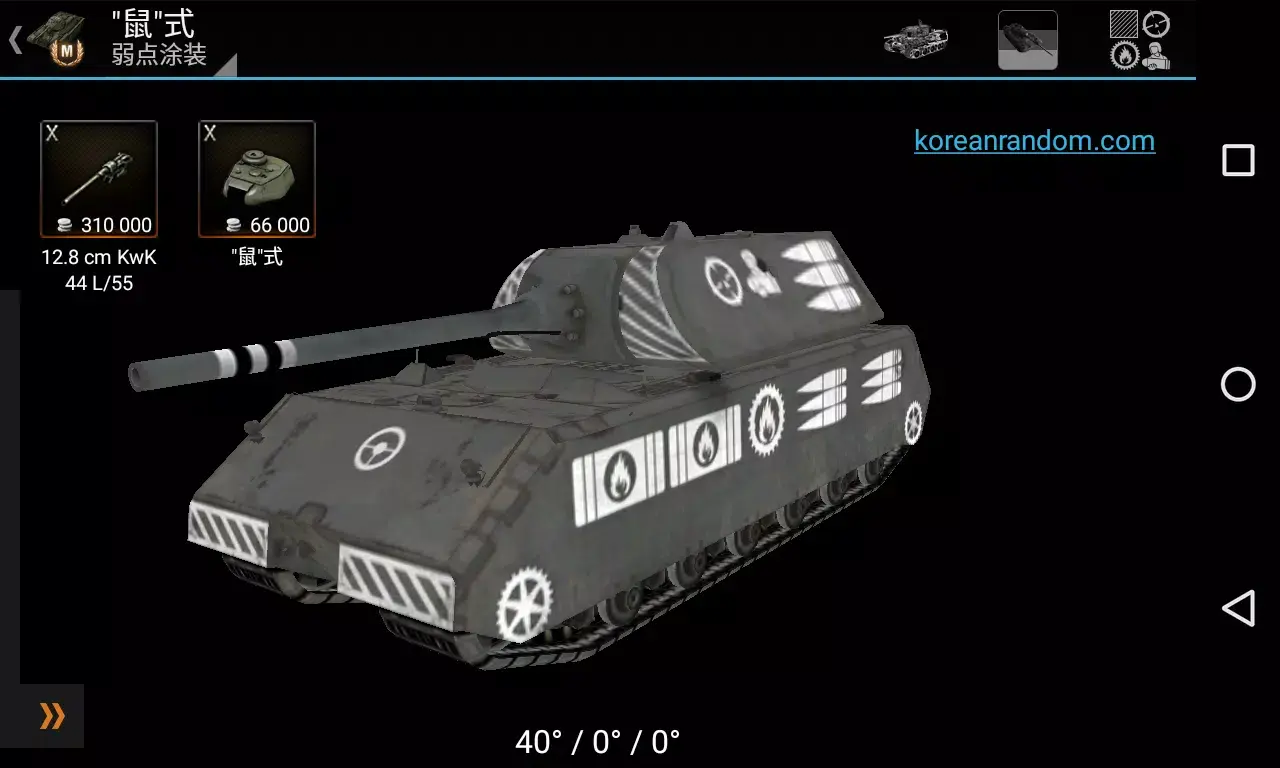Expand the hidden side panel with orange arrows

pos(50,716)
